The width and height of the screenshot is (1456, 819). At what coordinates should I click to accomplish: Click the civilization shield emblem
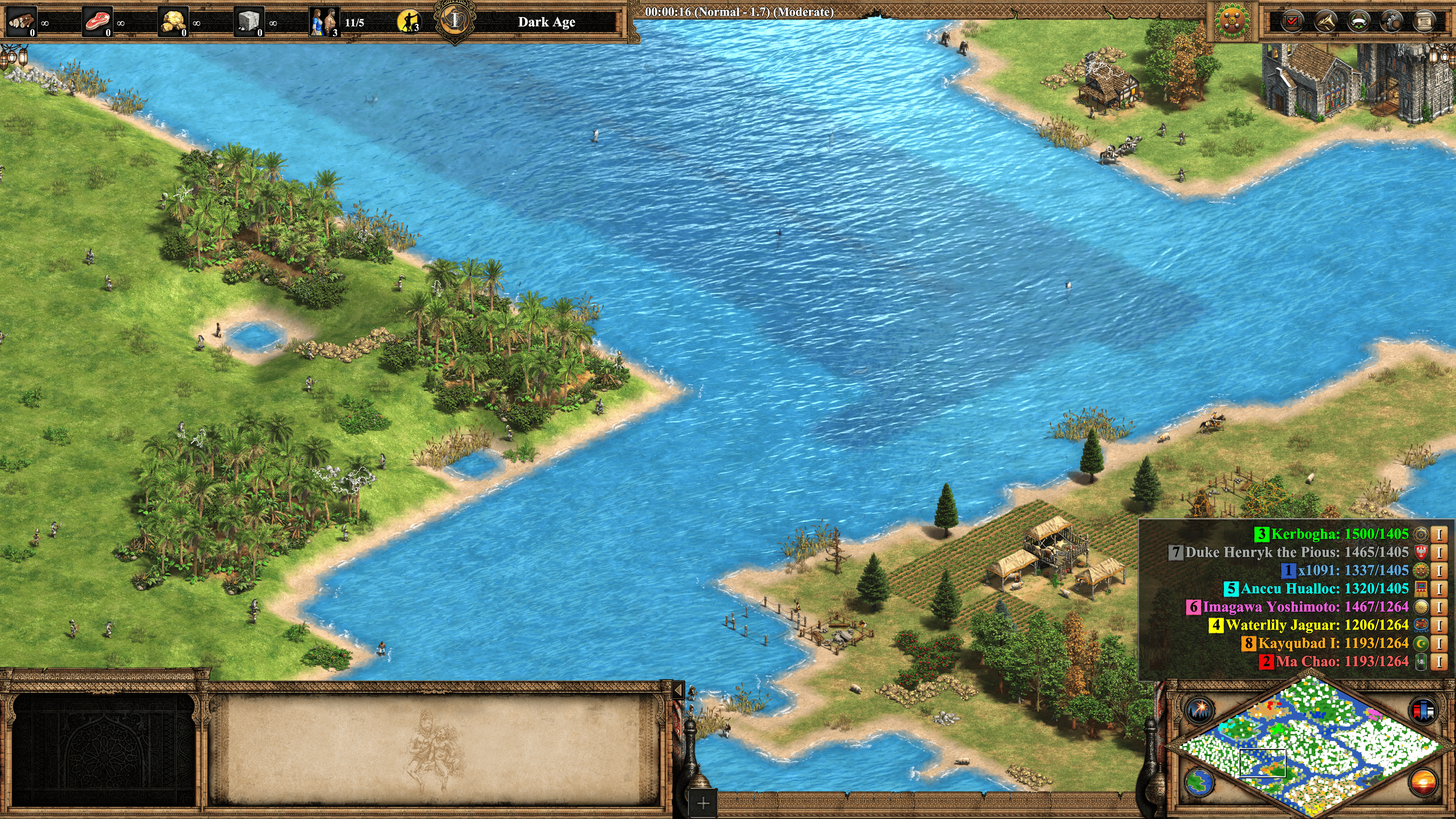click(x=1233, y=22)
